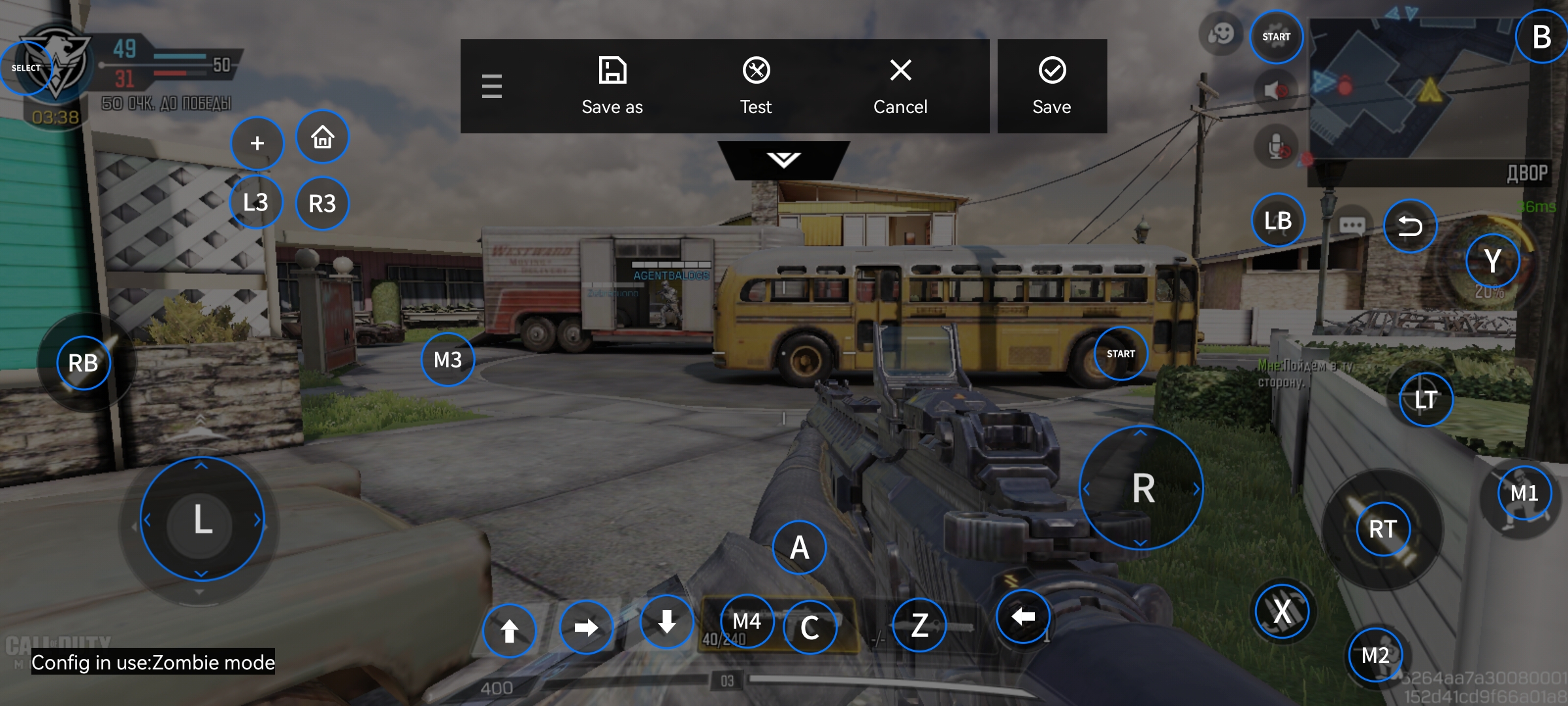Collapse the toolbar with the down chevron
The width and height of the screenshot is (1568, 706).
click(x=783, y=160)
